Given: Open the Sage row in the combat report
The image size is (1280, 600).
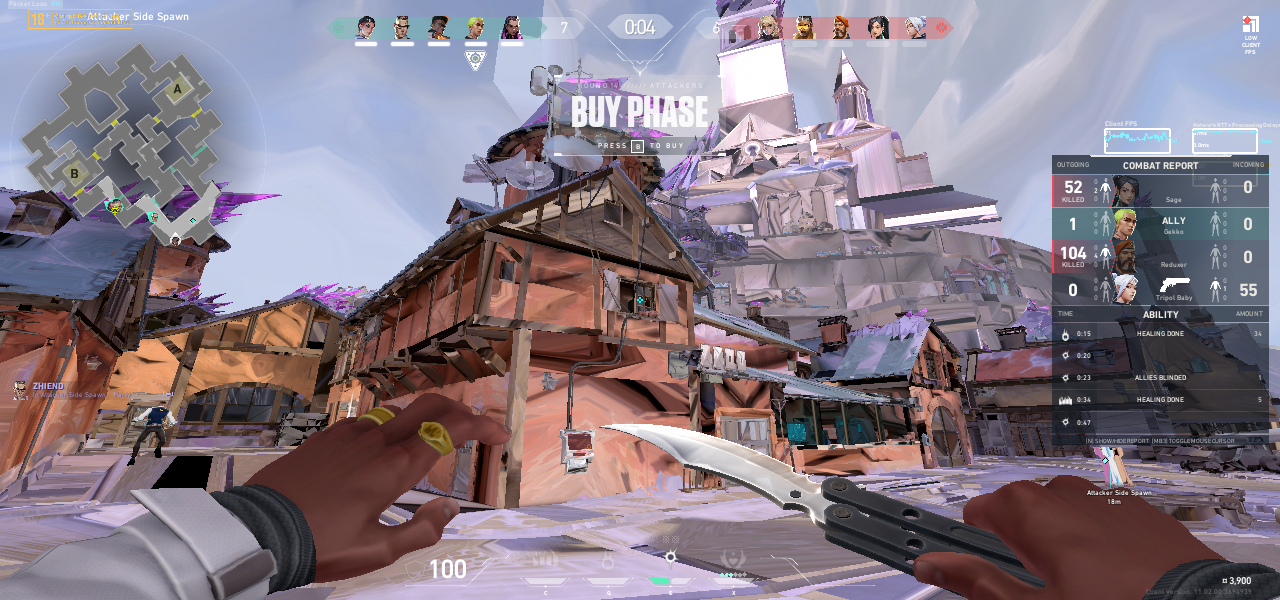Looking at the screenshot, I should click(x=1160, y=190).
